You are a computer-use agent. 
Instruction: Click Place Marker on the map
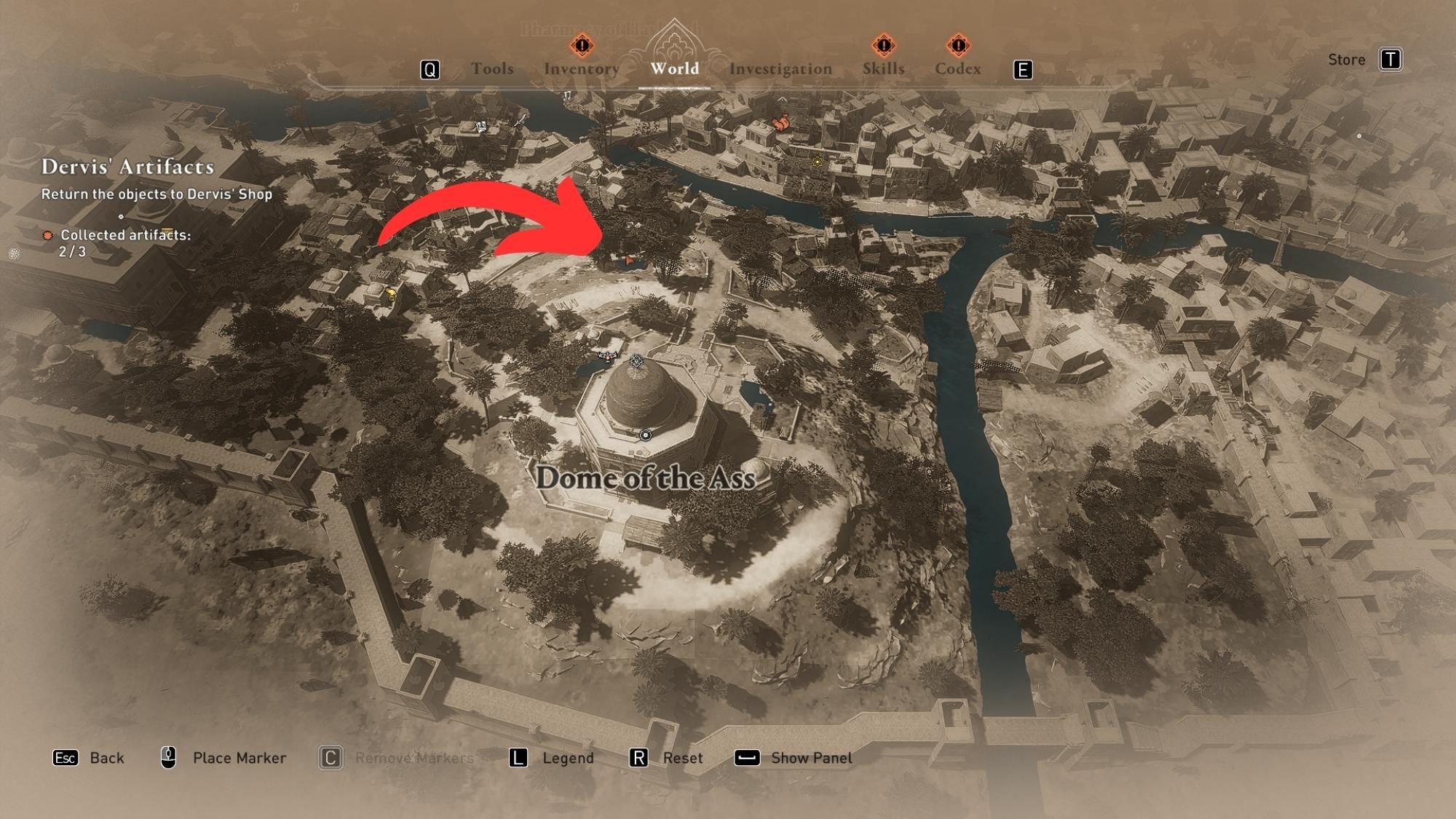pos(238,758)
